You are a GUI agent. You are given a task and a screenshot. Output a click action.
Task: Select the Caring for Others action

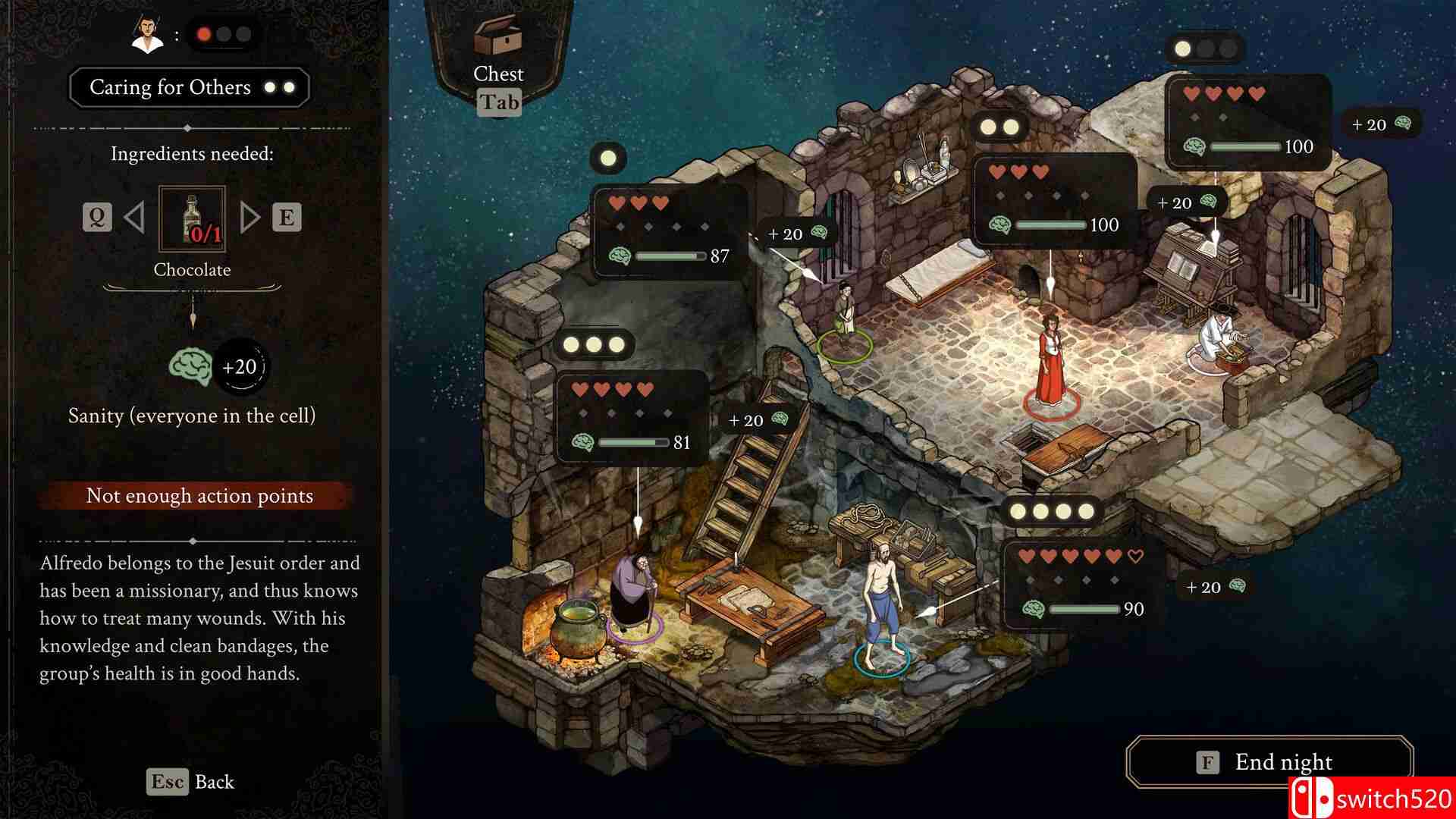[190, 88]
